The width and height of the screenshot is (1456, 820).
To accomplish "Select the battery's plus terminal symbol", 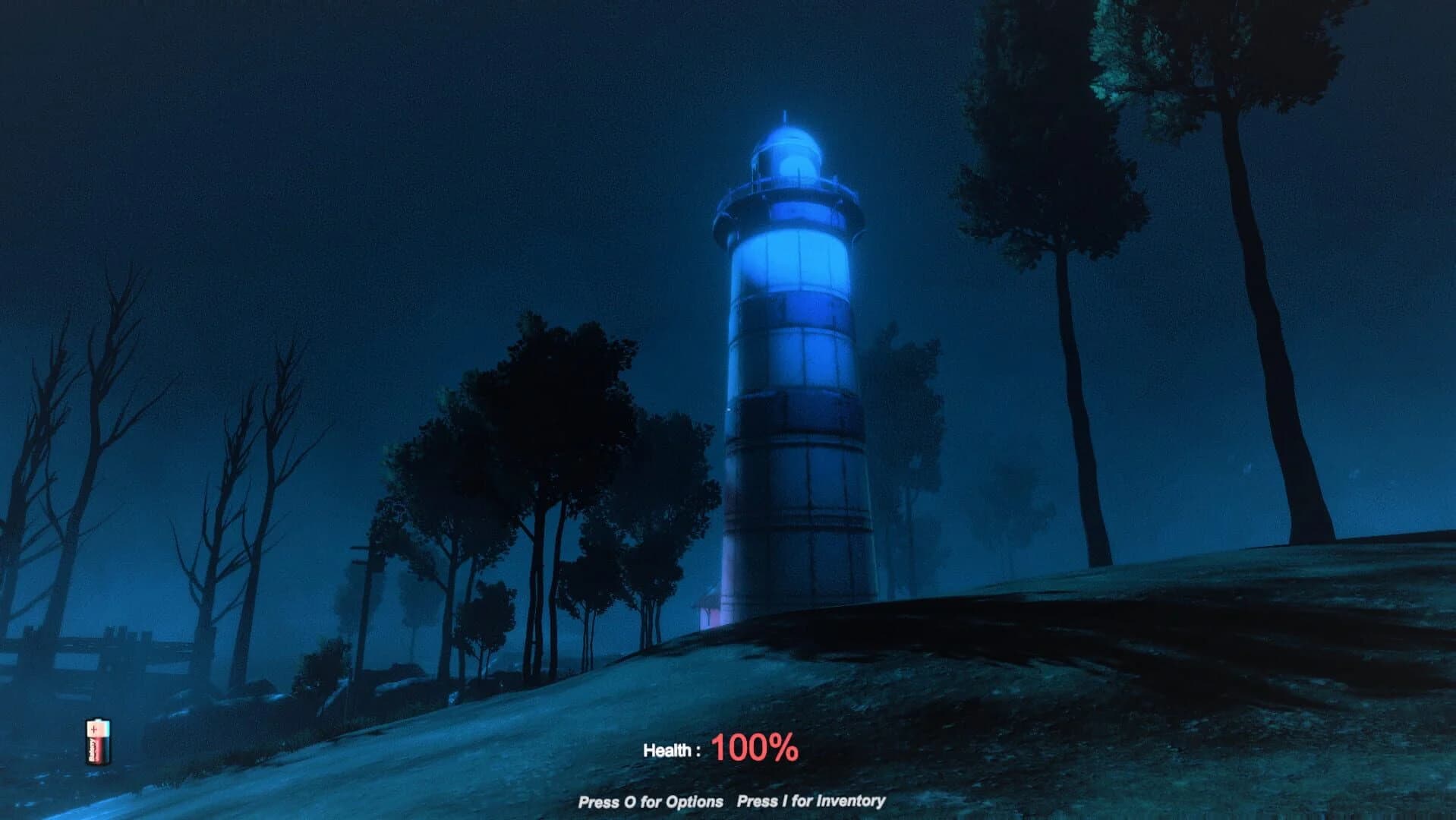I will (94, 728).
